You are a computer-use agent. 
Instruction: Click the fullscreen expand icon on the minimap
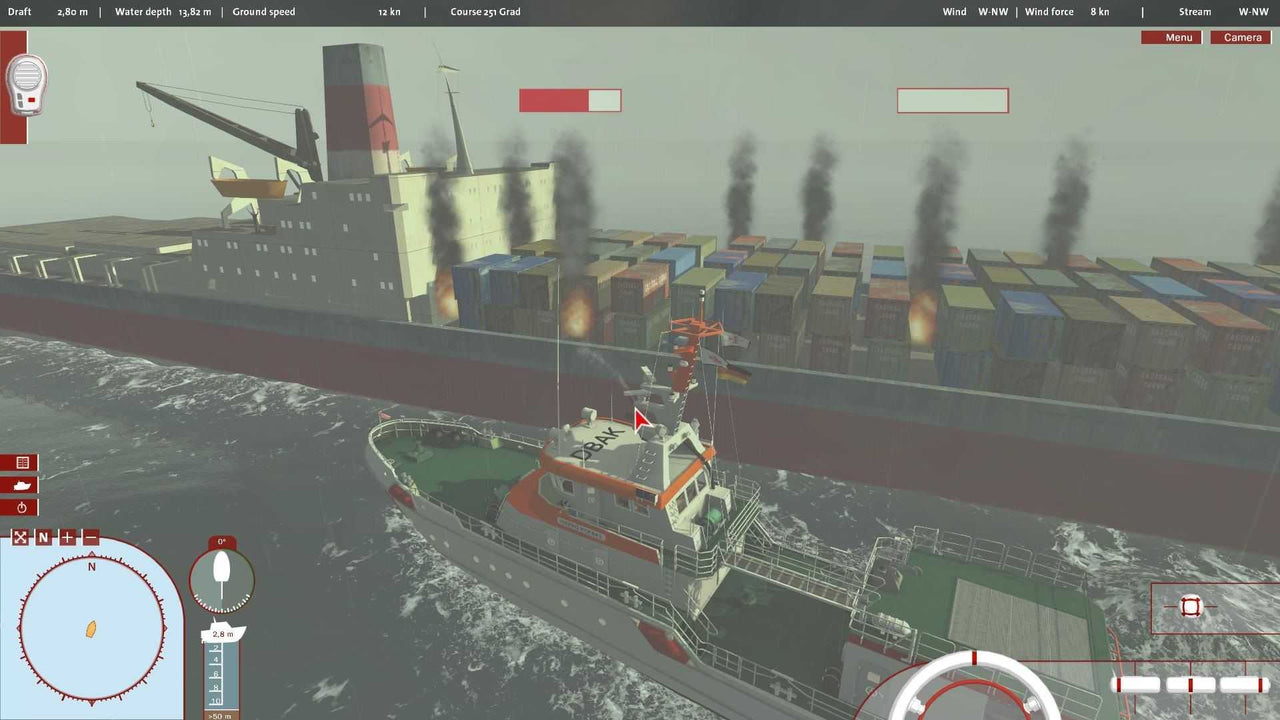point(19,537)
